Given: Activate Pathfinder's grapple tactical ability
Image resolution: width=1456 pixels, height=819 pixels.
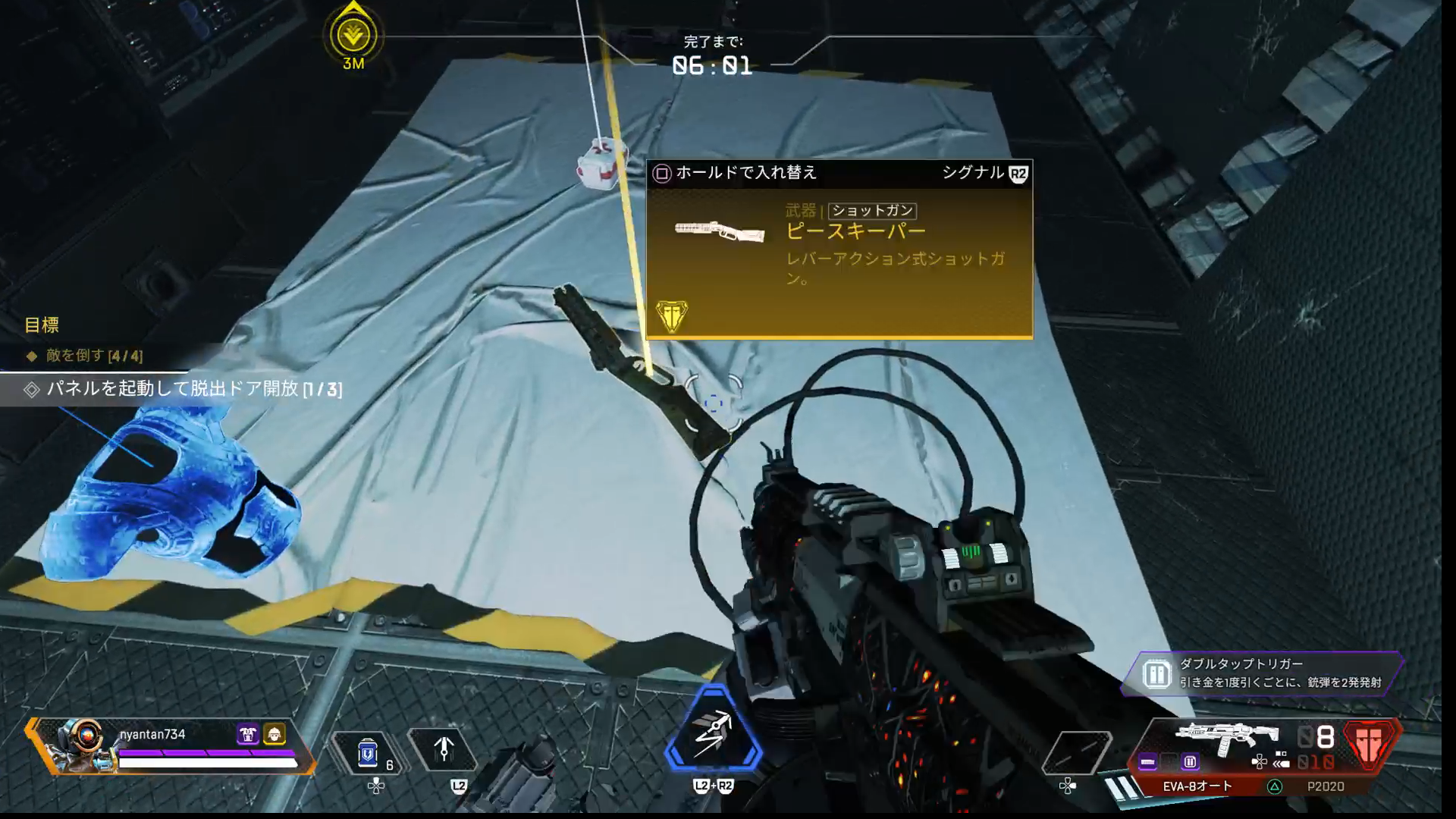Looking at the screenshot, I should (444, 750).
